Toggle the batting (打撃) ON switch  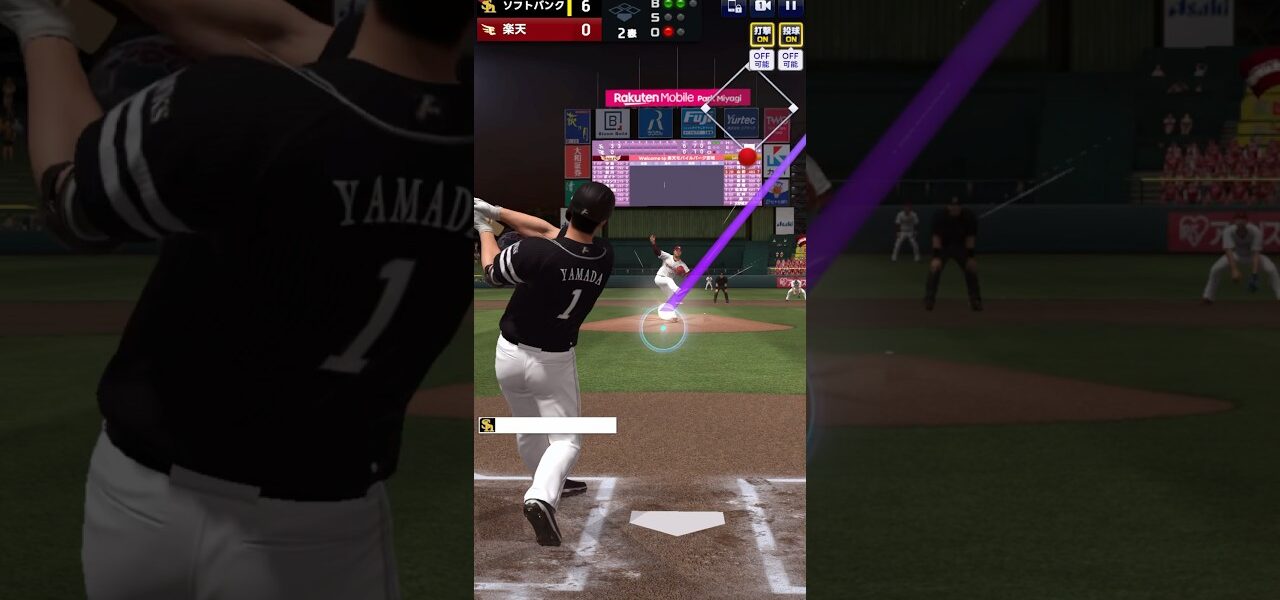pyautogui.click(x=762, y=35)
